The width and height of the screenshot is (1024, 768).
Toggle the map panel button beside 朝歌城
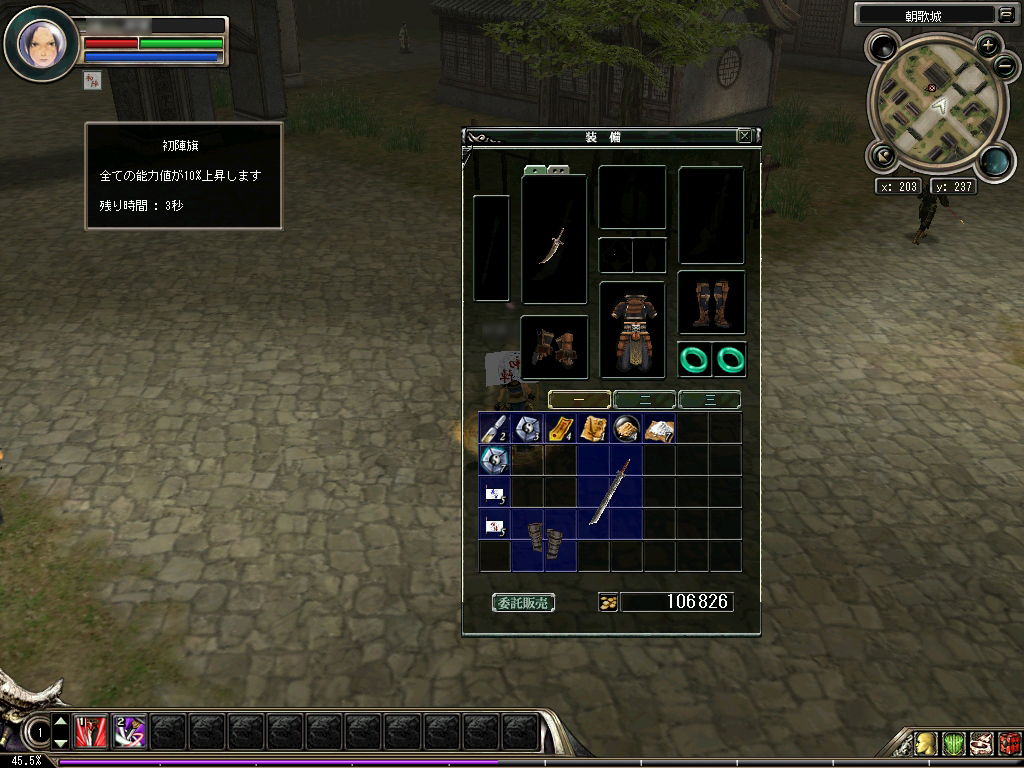[1005, 14]
